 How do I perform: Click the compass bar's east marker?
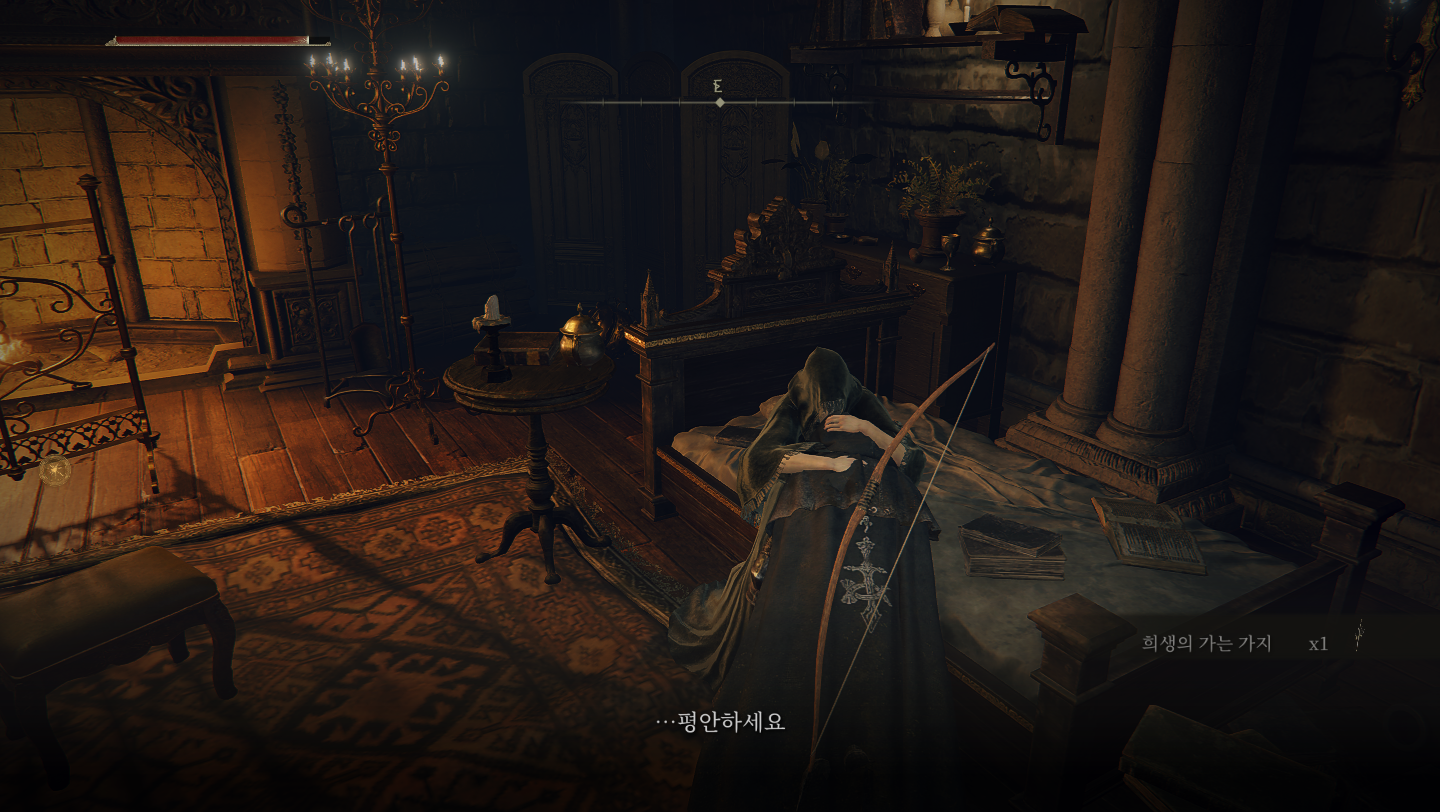(718, 88)
